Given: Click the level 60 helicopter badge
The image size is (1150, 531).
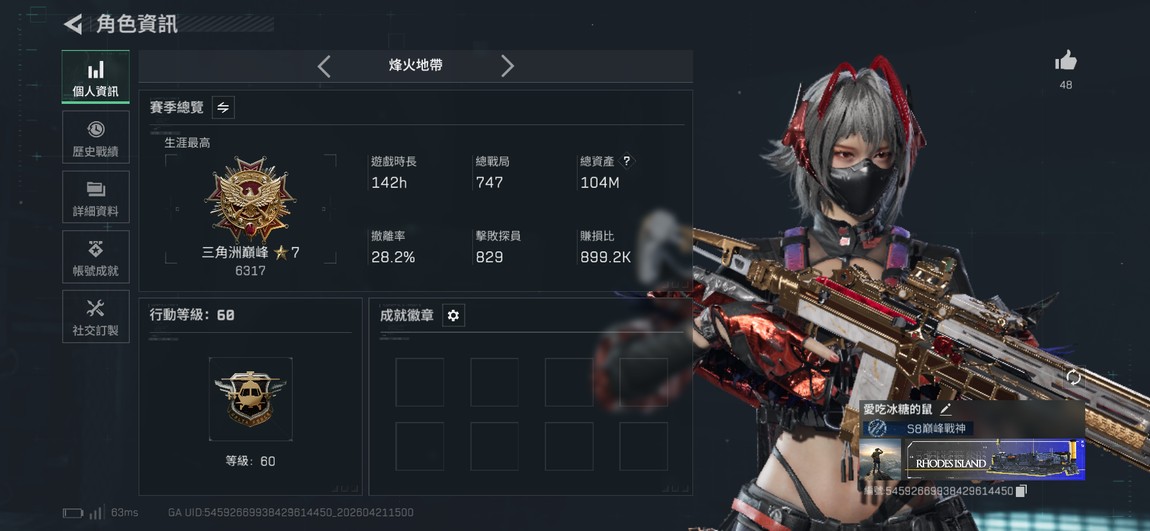Looking at the screenshot, I should tap(250, 398).
